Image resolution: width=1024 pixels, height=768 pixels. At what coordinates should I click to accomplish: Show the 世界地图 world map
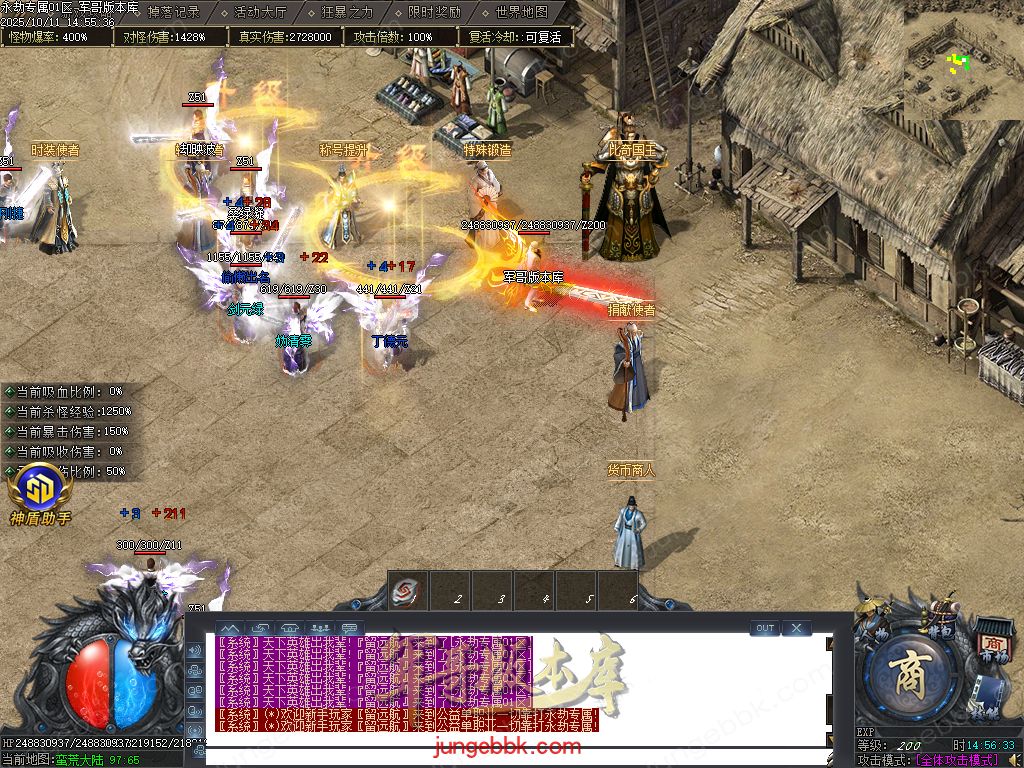(522, 13)
